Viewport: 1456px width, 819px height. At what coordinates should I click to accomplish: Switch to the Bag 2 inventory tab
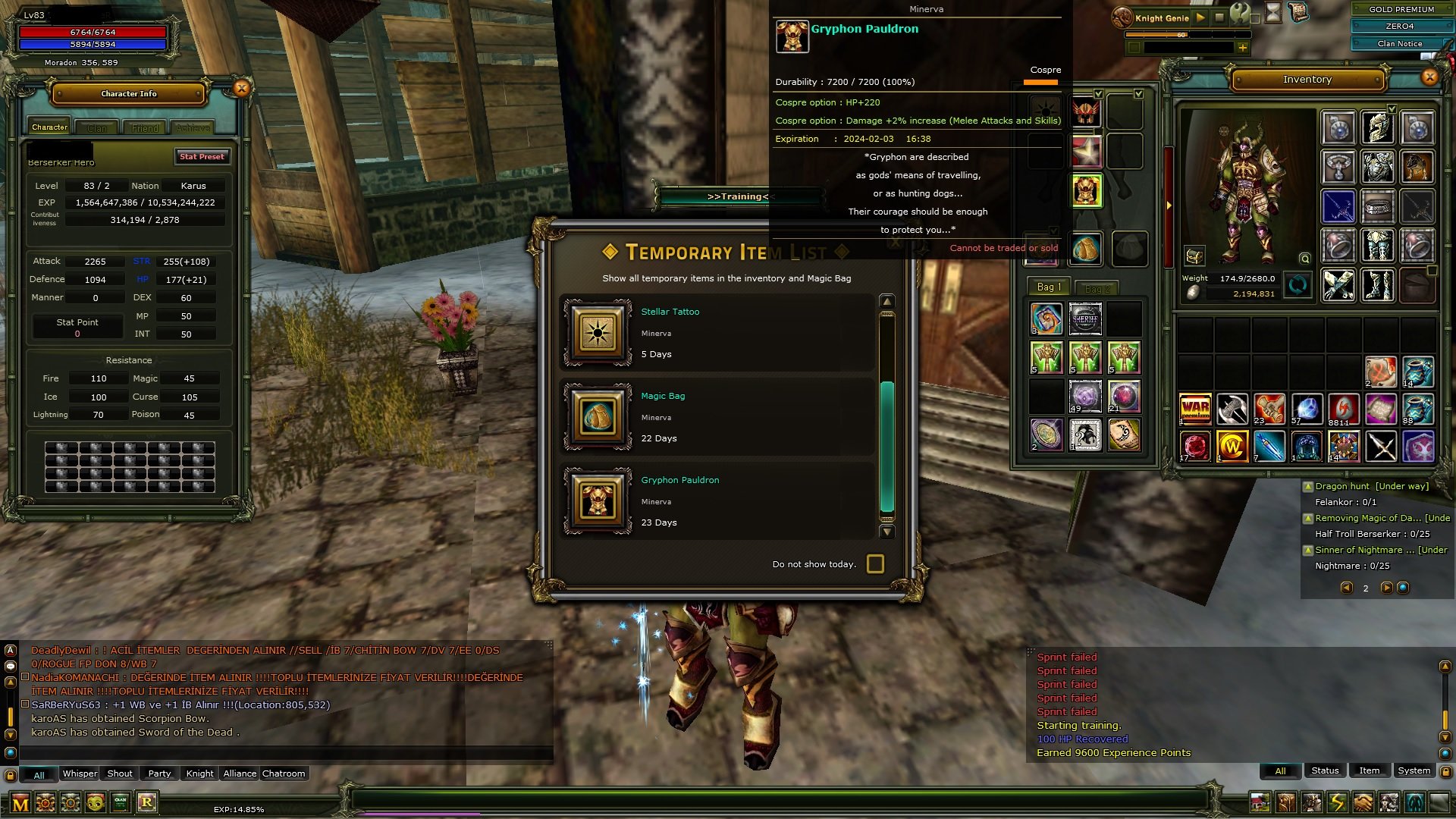1096,287
